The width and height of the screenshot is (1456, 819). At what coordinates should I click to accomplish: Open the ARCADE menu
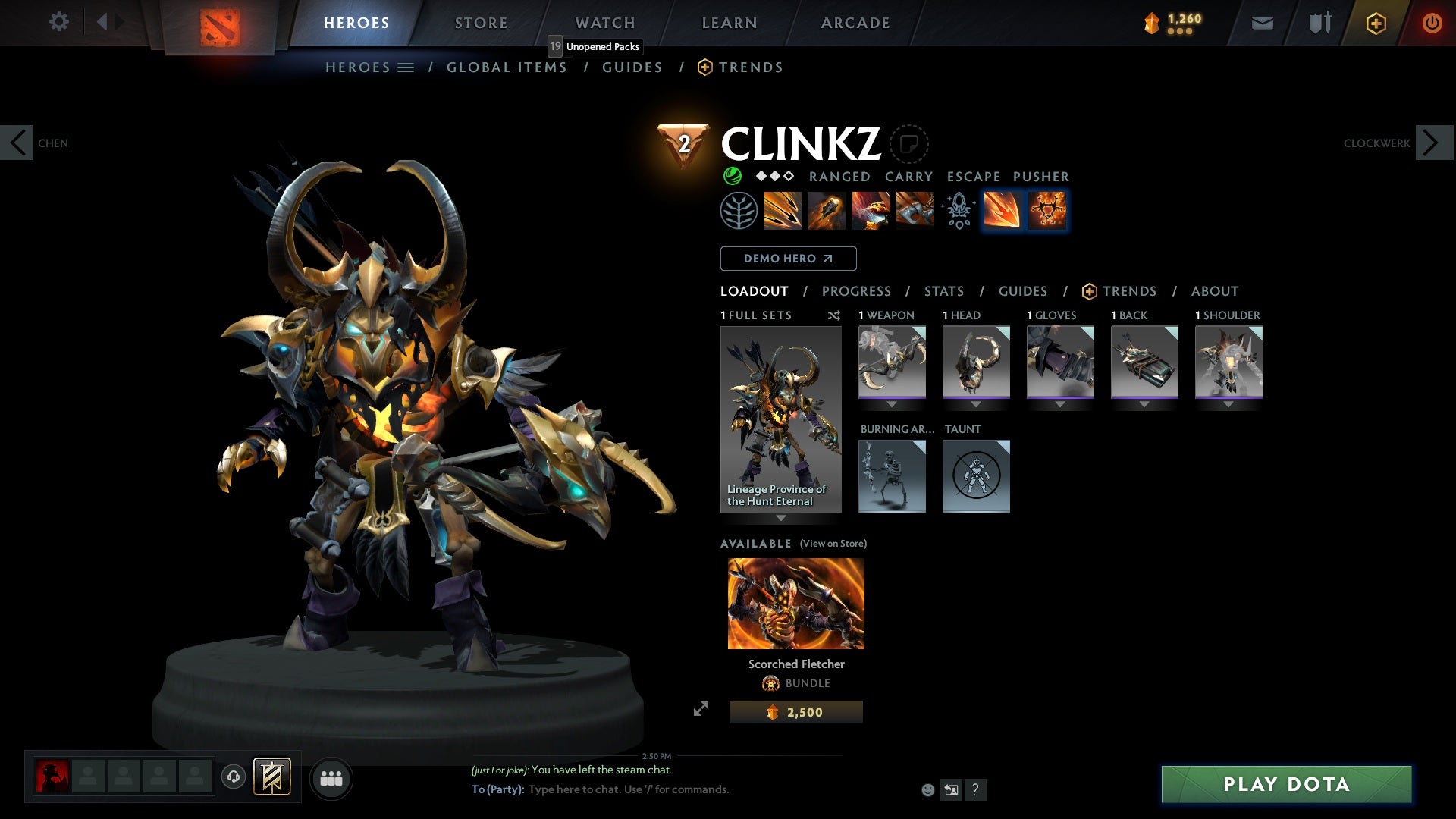tap(855, 22)
